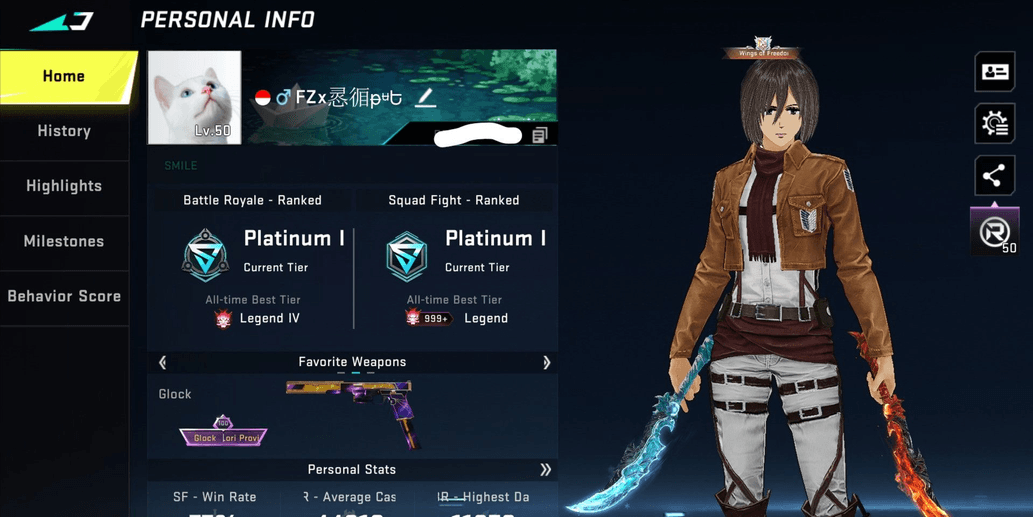Share the profile via share icon
The width and height of the screenshot is (1033, 517).
coord(994,176)
